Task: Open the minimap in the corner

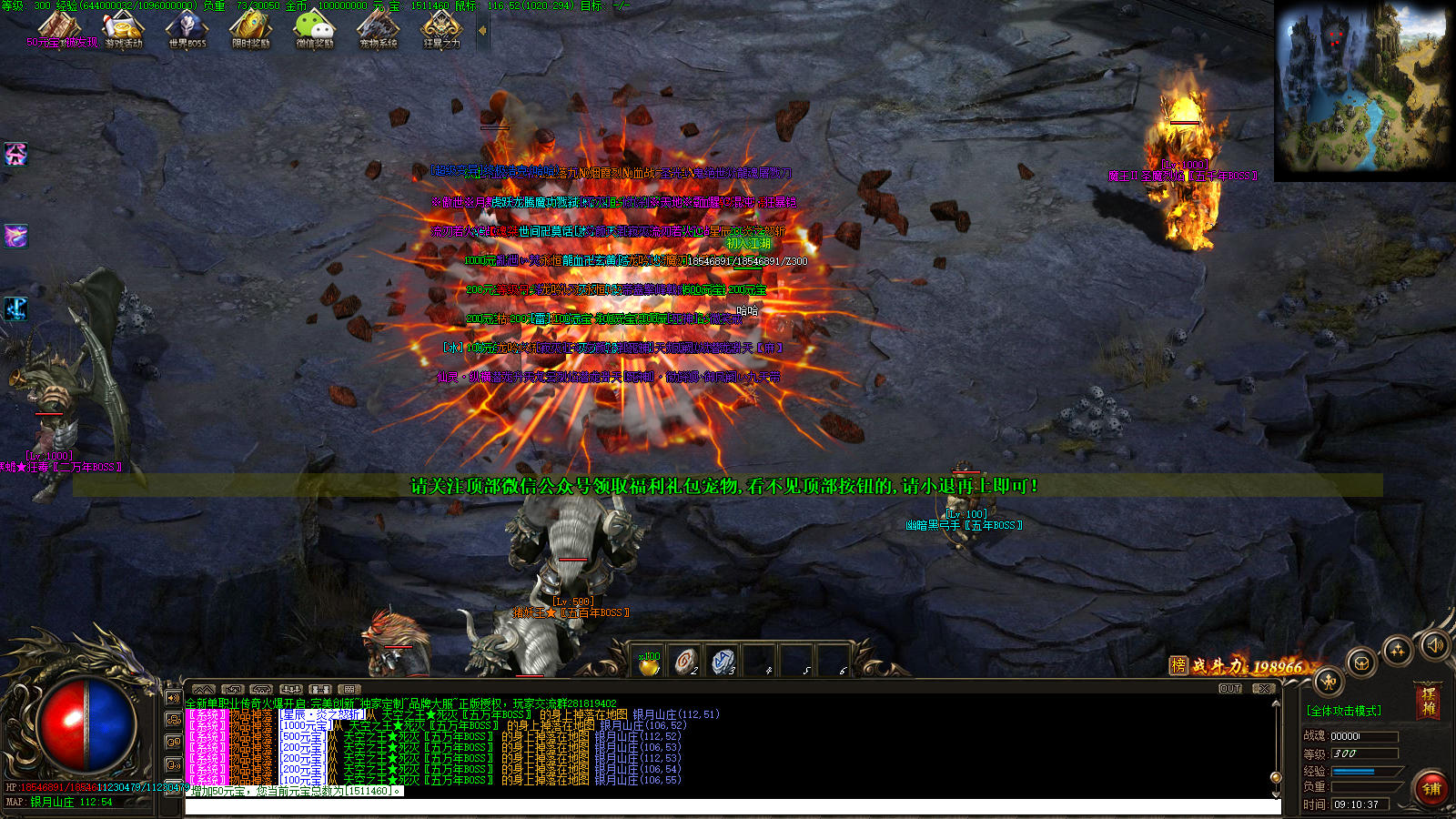Action: 1364,89
